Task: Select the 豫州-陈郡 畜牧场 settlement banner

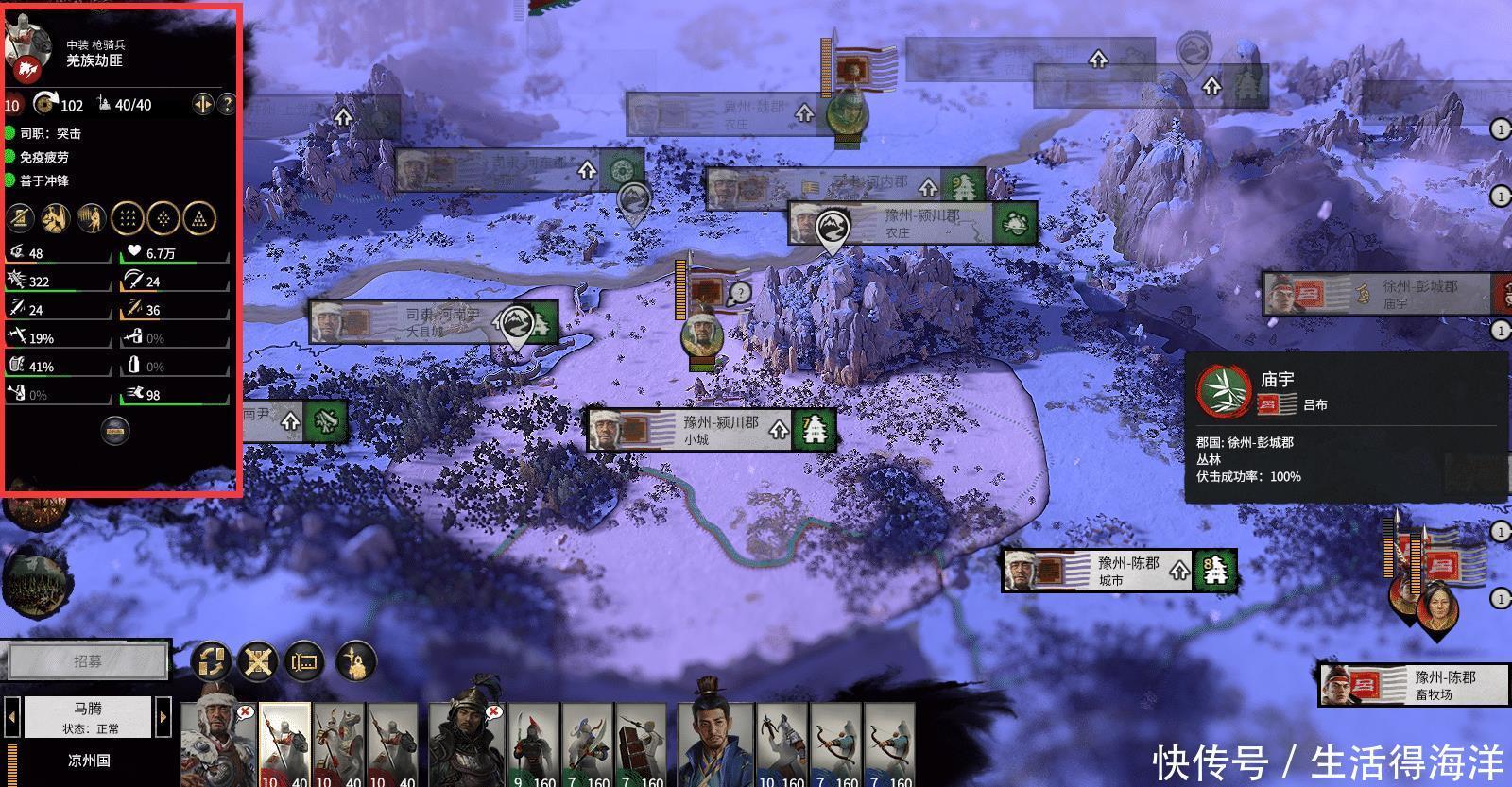Action: (1411, 685)
